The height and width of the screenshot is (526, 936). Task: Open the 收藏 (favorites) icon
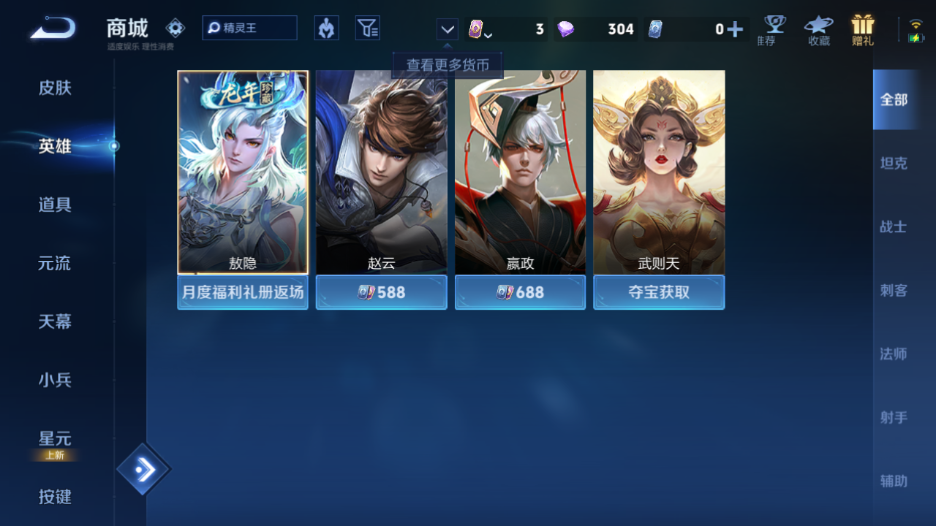click(x=819, y=29)
